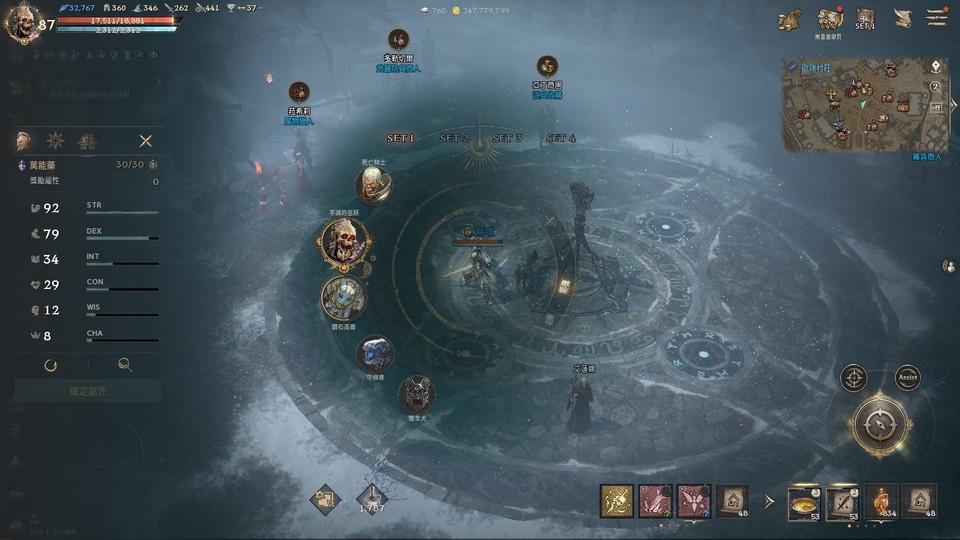The height and width of the screenshot is (540, 960).
Task: Open the SET 1 equipment preset icon
Action: 865,19
